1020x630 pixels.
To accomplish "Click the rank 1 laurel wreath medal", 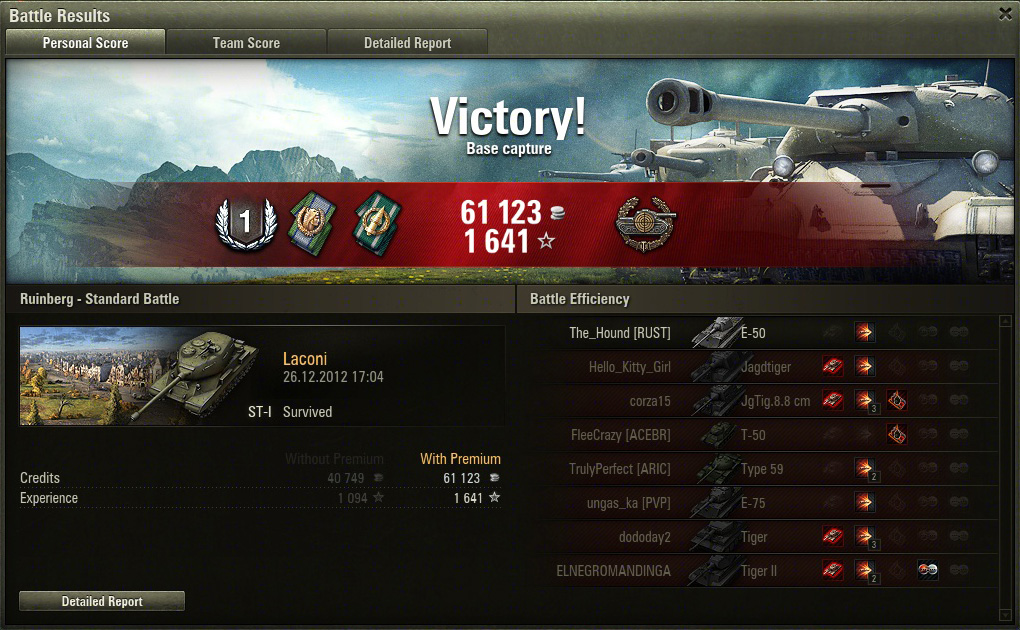I will pyautogui.click(x=245, y=222).
